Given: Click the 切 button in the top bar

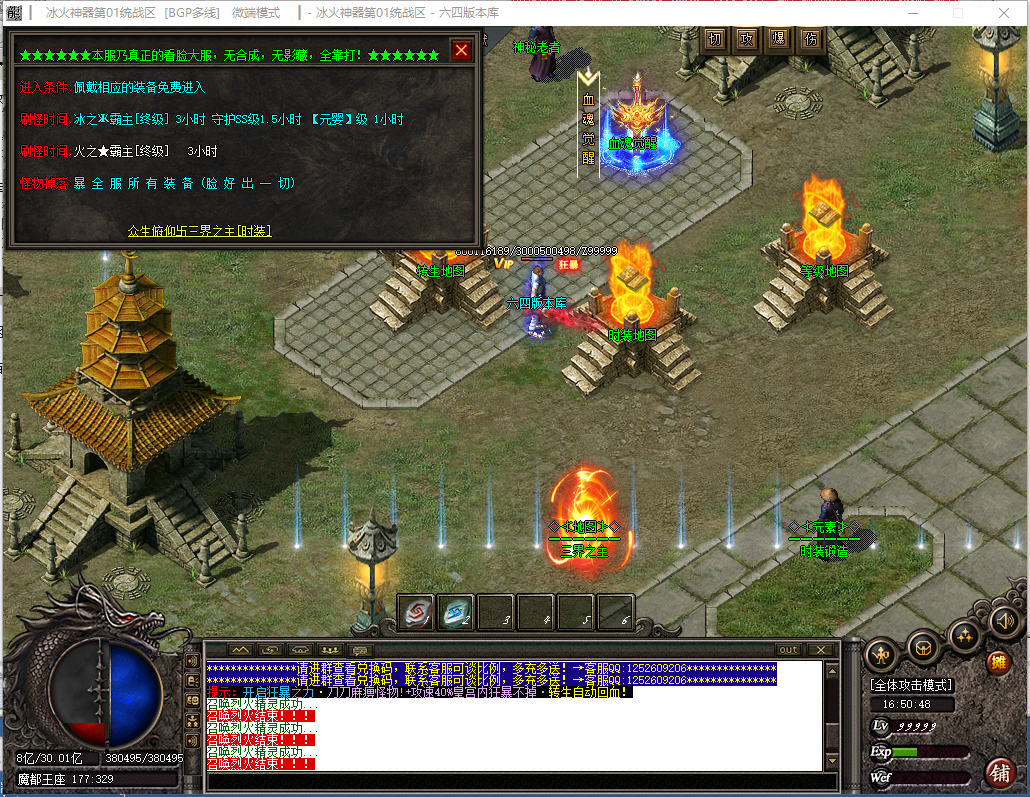Looking at the screenshot, I should (x=715, y=40).
